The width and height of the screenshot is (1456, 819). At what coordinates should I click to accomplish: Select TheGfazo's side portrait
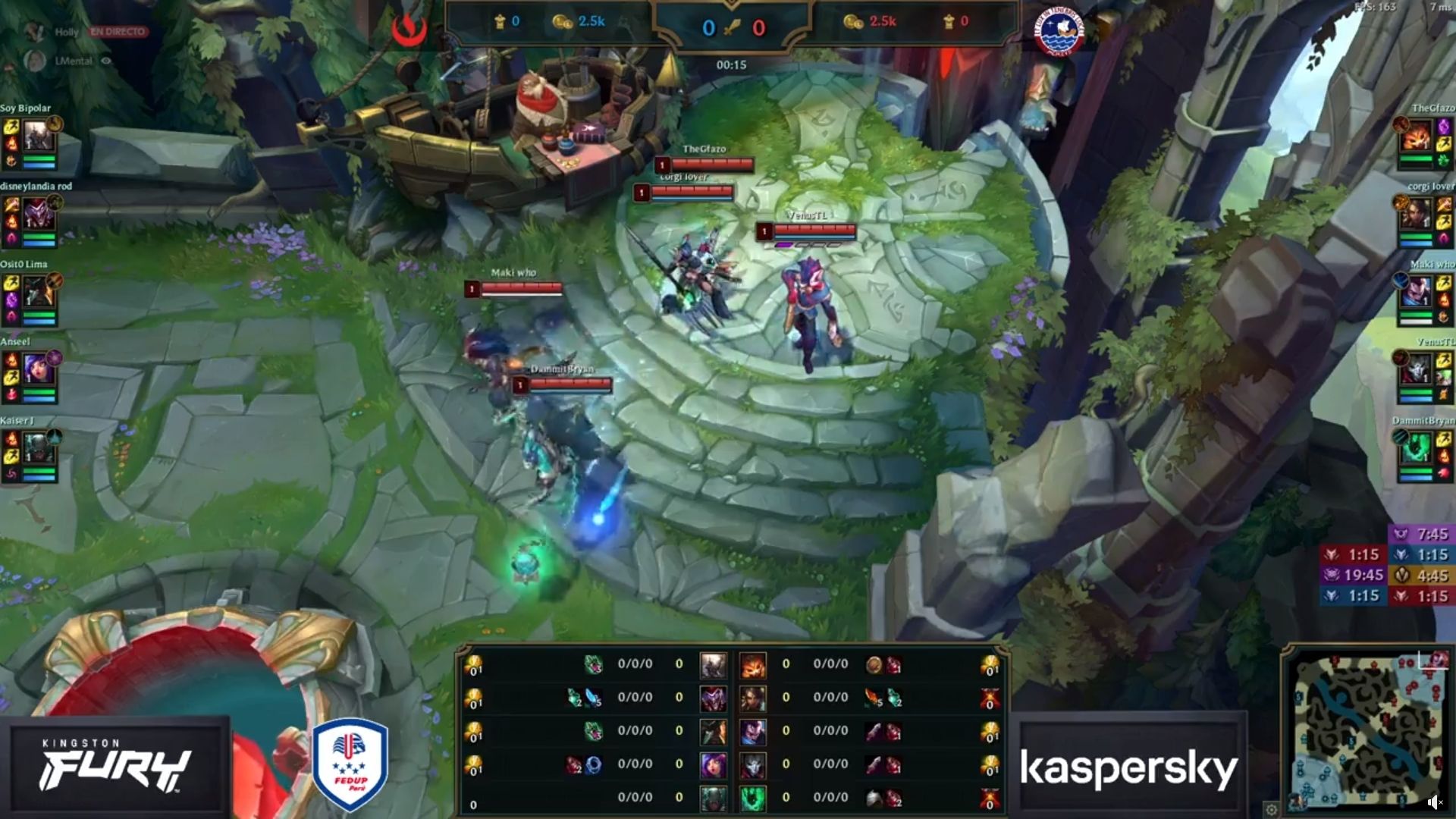(1416, 137)
